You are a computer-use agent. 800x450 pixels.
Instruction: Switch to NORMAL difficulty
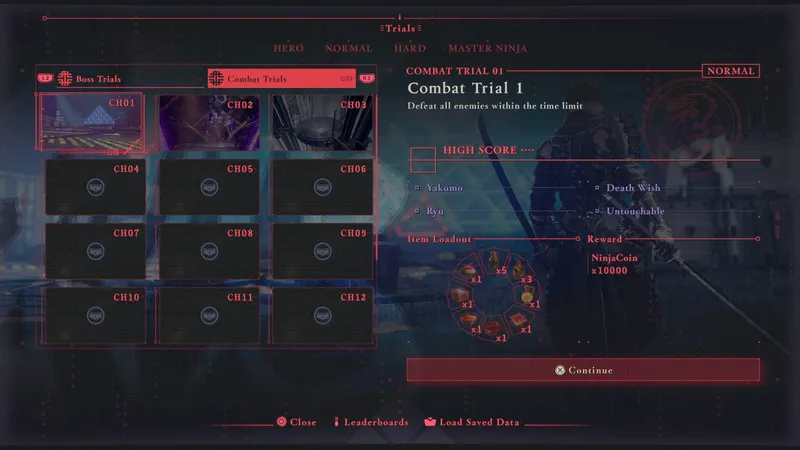click(348, 48)
